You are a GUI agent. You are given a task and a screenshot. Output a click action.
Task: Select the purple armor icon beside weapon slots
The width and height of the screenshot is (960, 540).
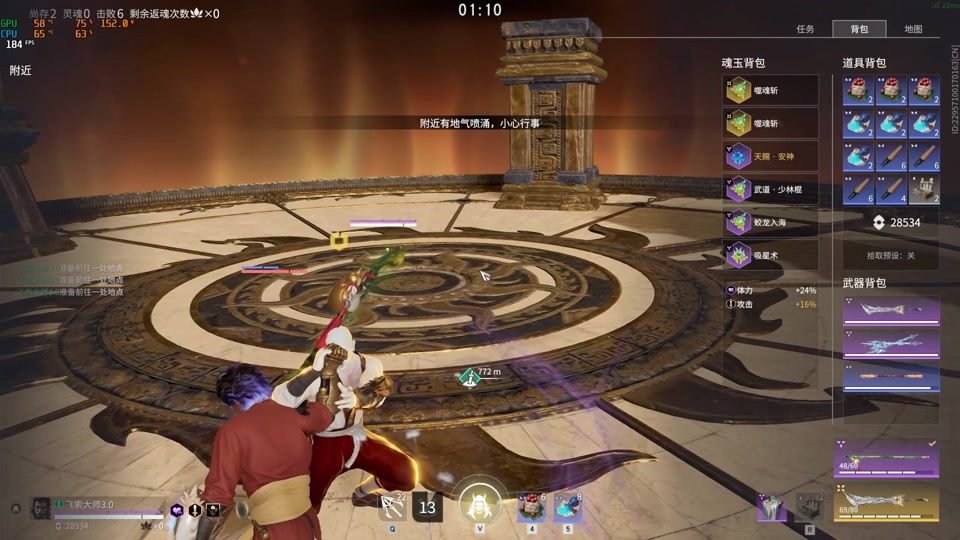[x=771, y=507]
